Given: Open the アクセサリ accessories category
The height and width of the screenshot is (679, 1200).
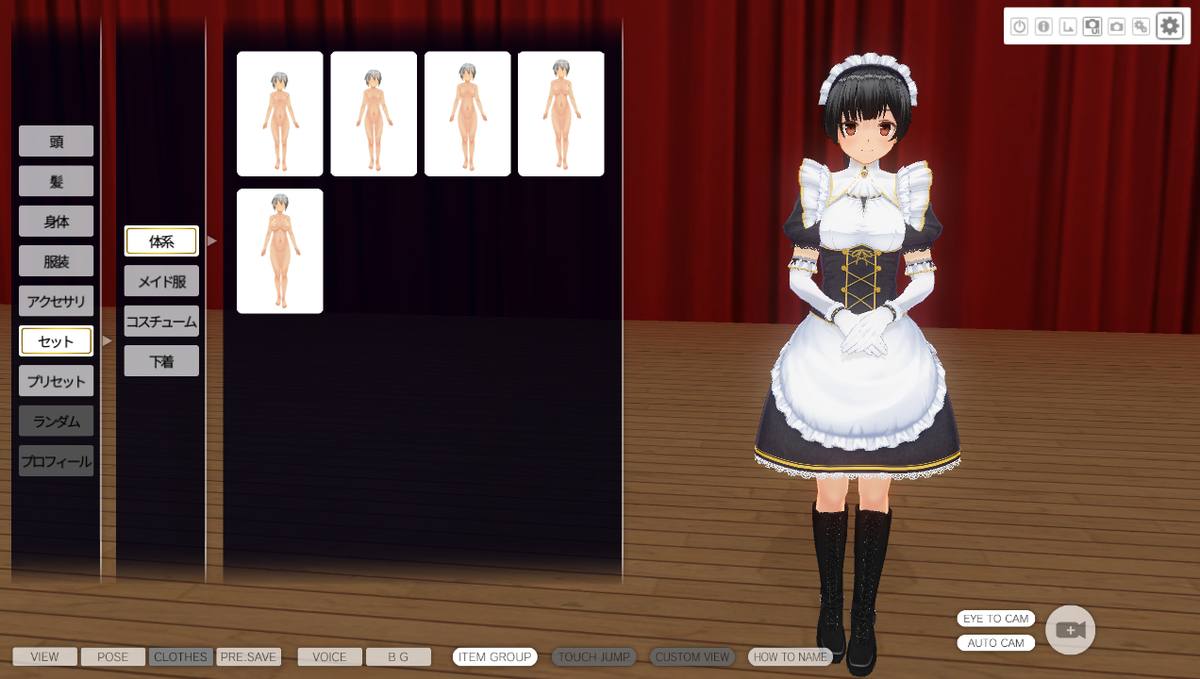Looking at the screenshot, I should coord(56,301).
